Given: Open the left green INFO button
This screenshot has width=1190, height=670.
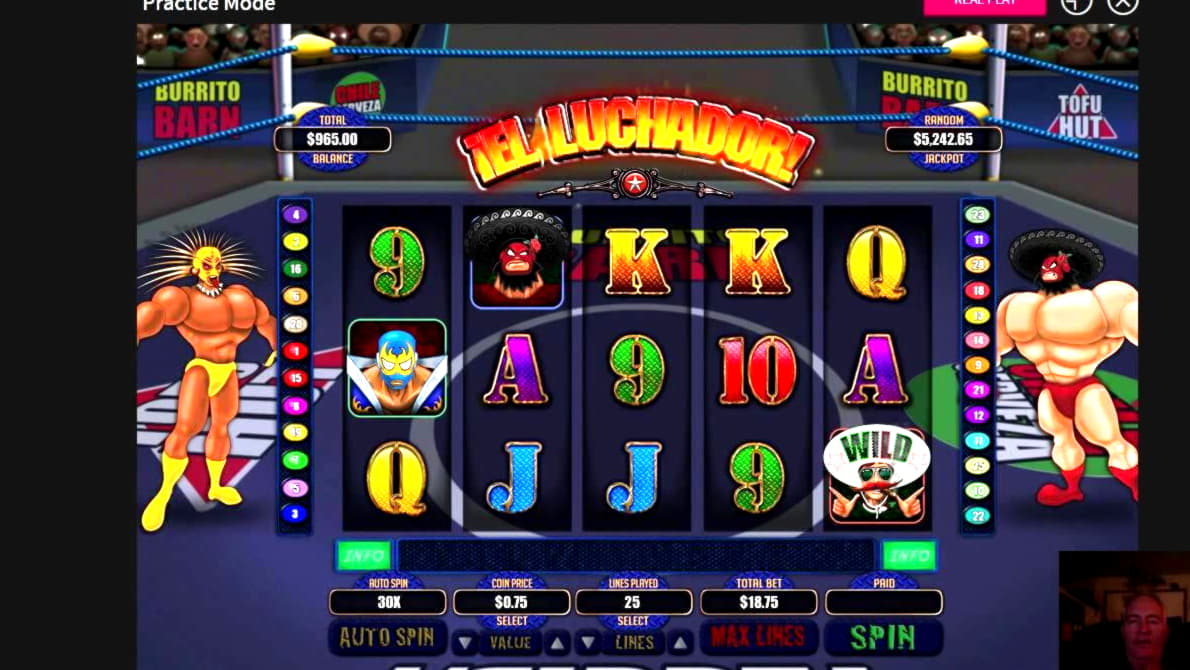Looking at the screenshot, I should (x=364, y=554).
